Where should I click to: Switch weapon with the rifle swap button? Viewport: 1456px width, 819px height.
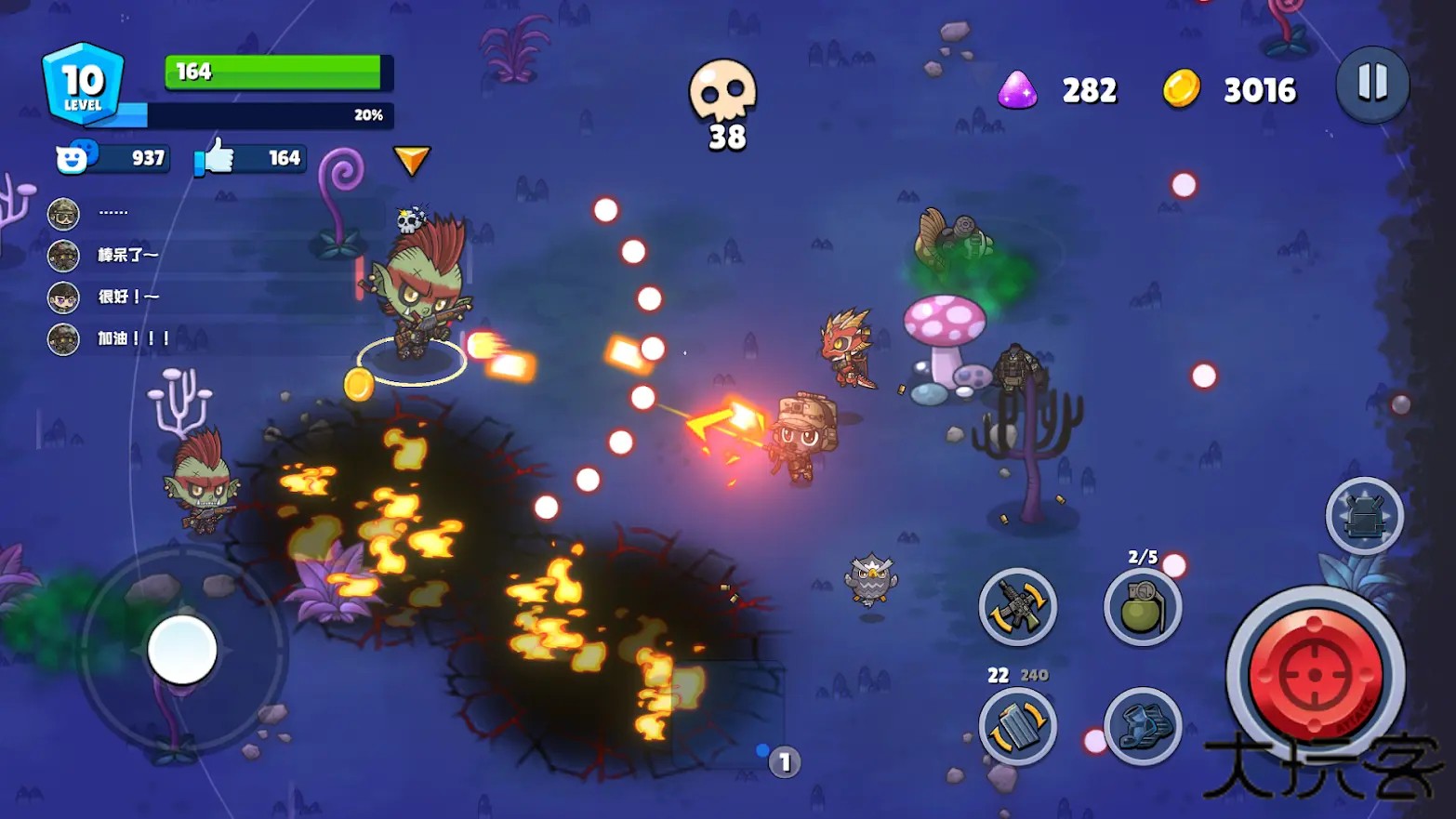click(x=1018, y=608)
